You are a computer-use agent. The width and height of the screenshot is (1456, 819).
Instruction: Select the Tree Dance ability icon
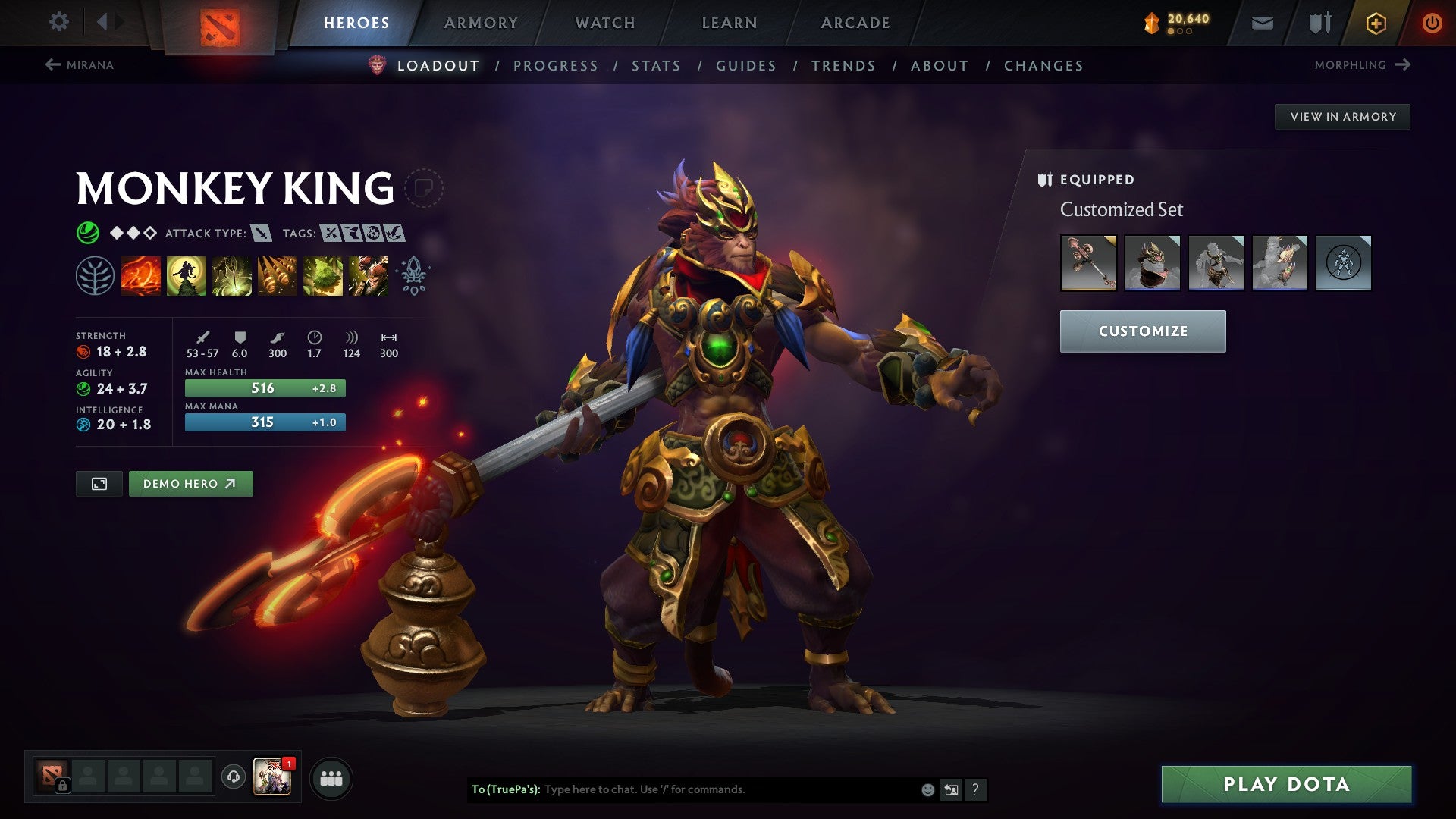pos(186,275)
